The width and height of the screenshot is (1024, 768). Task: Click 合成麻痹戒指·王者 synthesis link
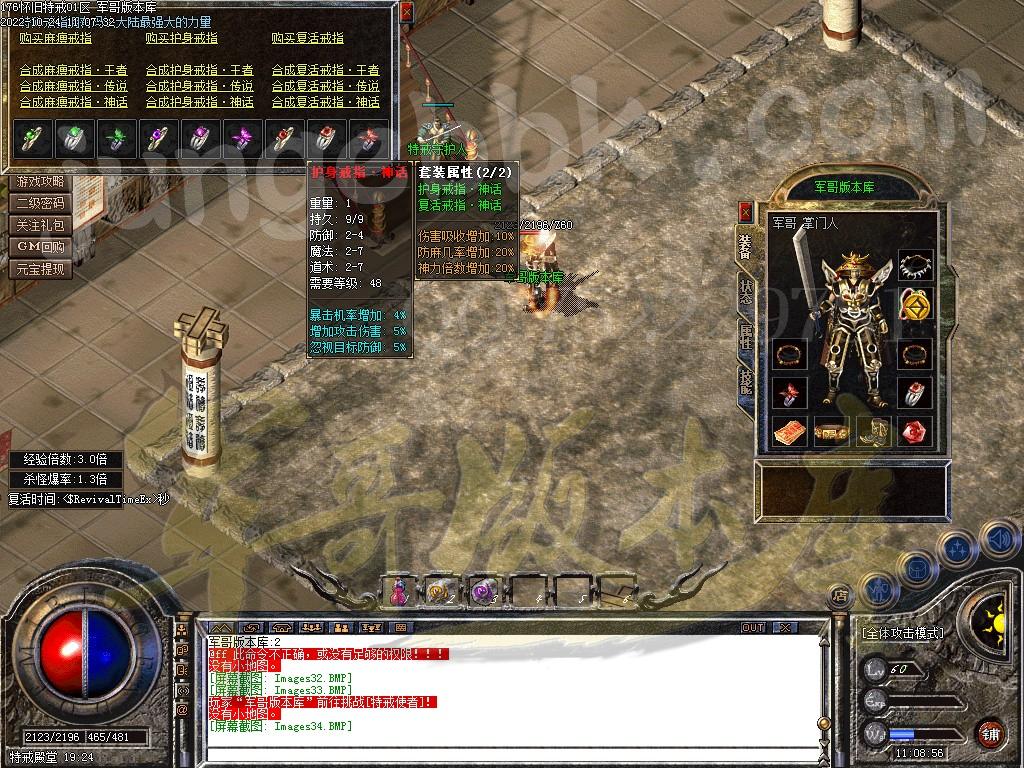(74, 70)
